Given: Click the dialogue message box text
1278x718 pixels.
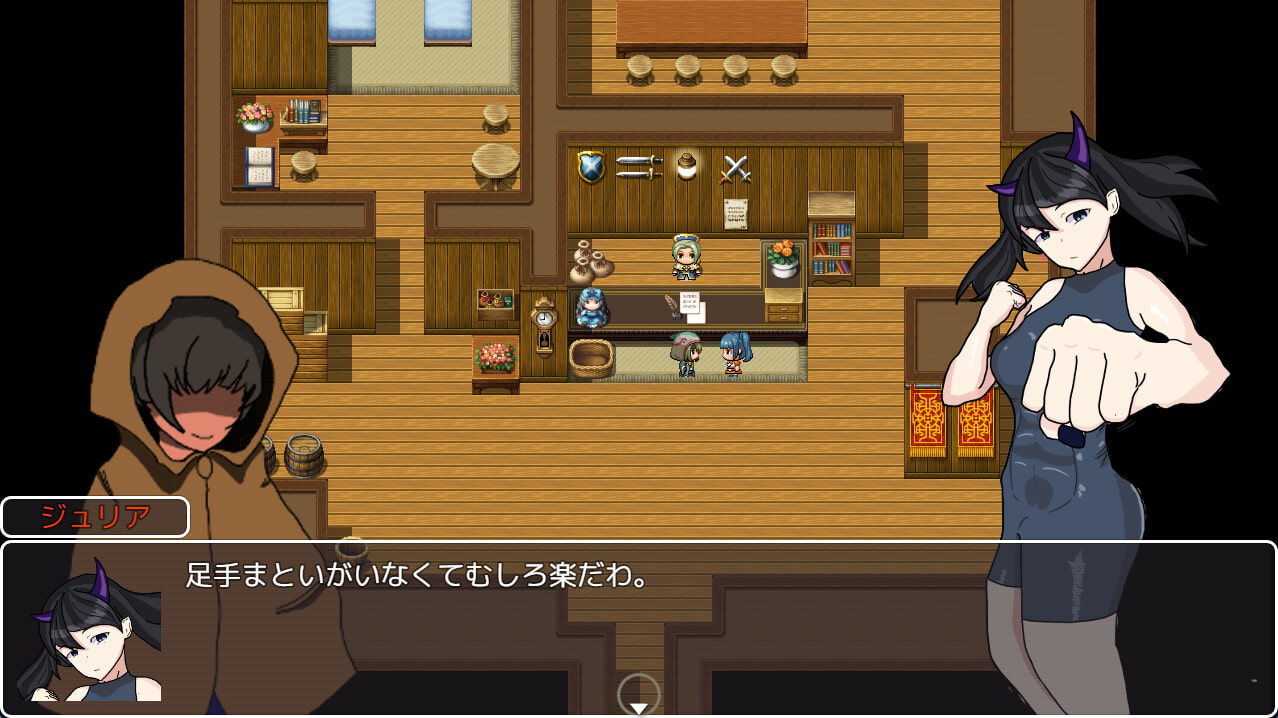Looking at the screenshot, I should [419, 576].
